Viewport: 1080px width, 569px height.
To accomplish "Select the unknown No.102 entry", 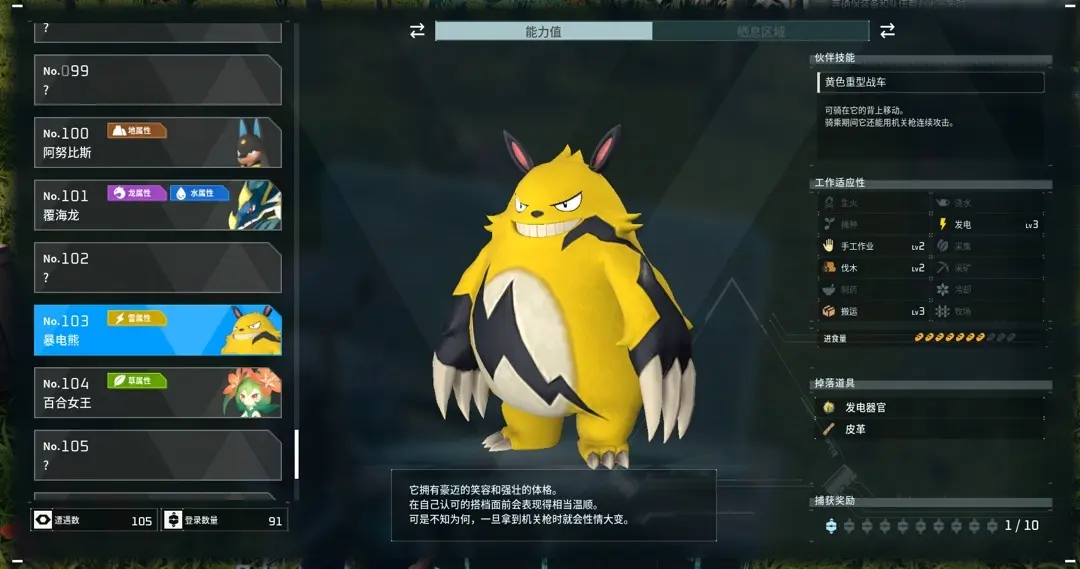I will pyautogui.click(x=157, y=268).
